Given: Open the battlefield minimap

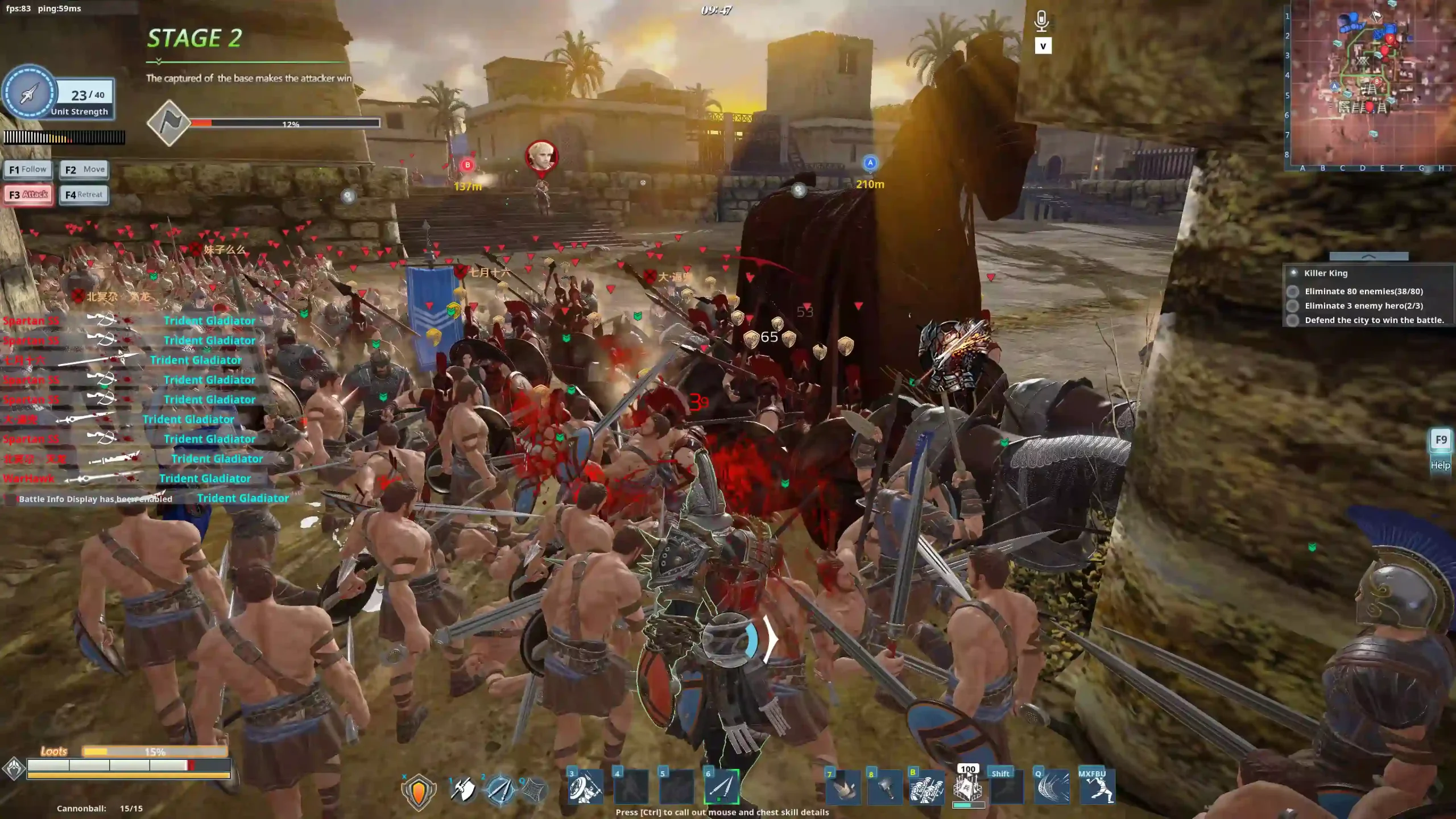Looking at the screenshot, I should coord(1370,85).
